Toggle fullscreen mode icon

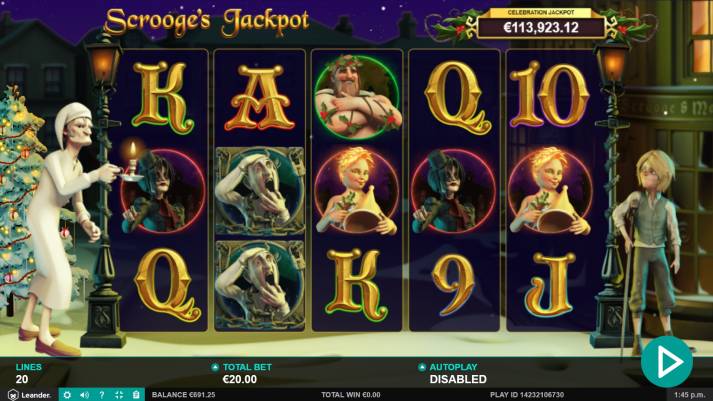tap(118, 395)
